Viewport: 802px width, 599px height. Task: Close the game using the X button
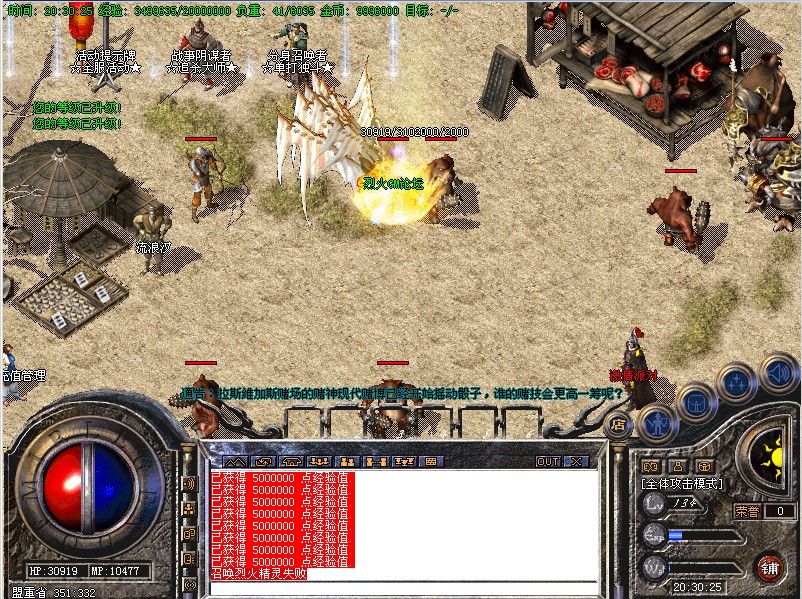coord(577,462)
